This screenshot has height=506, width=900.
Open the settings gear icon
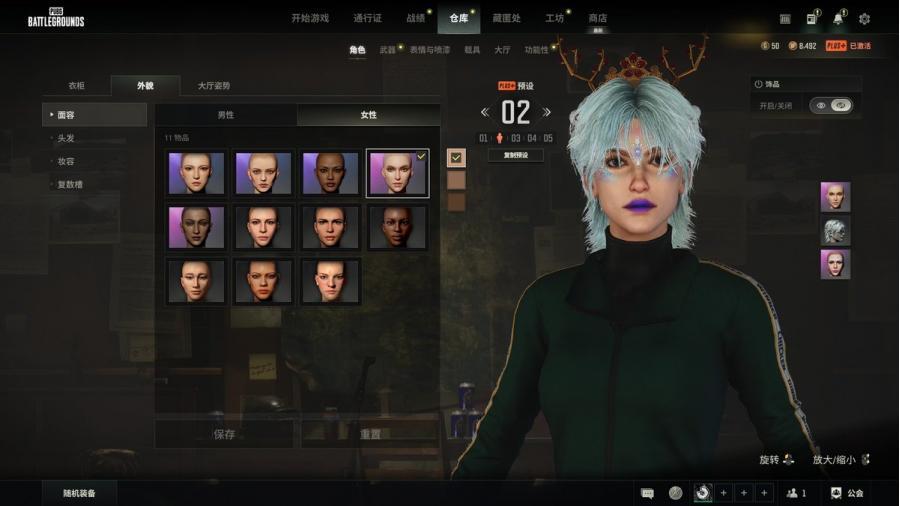(864, 18)
